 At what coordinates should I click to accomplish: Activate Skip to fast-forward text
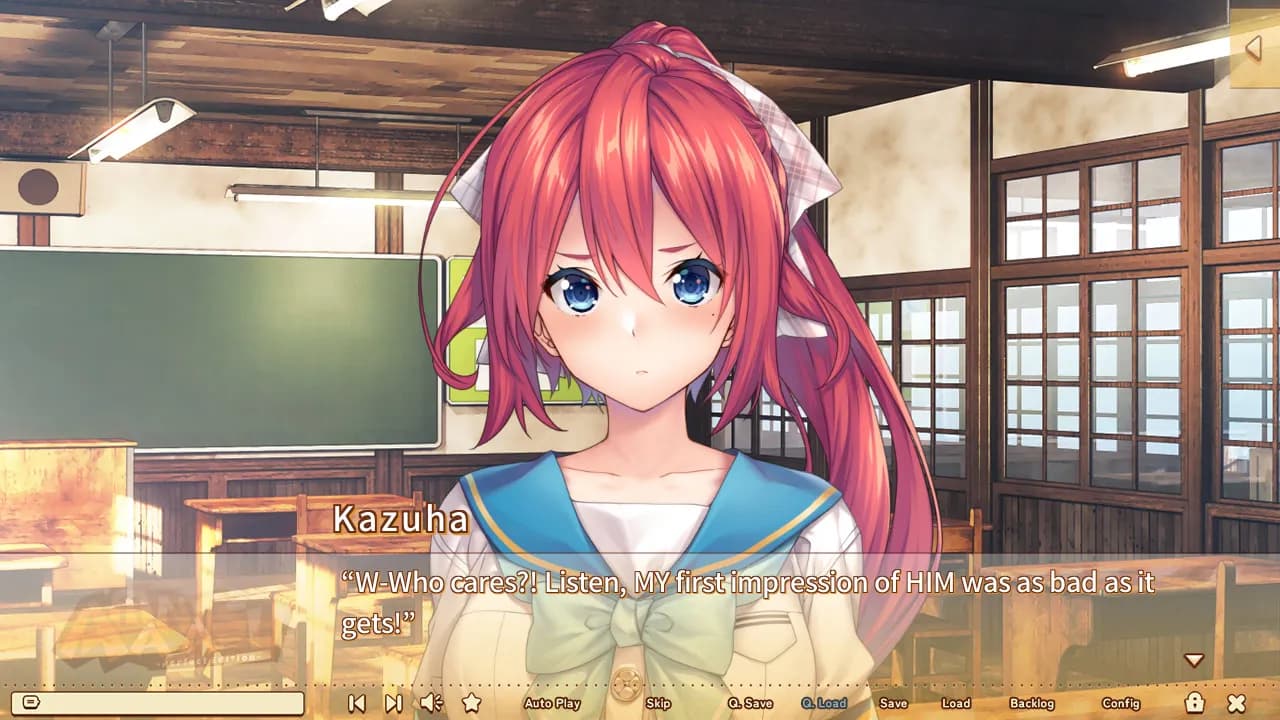658,703
